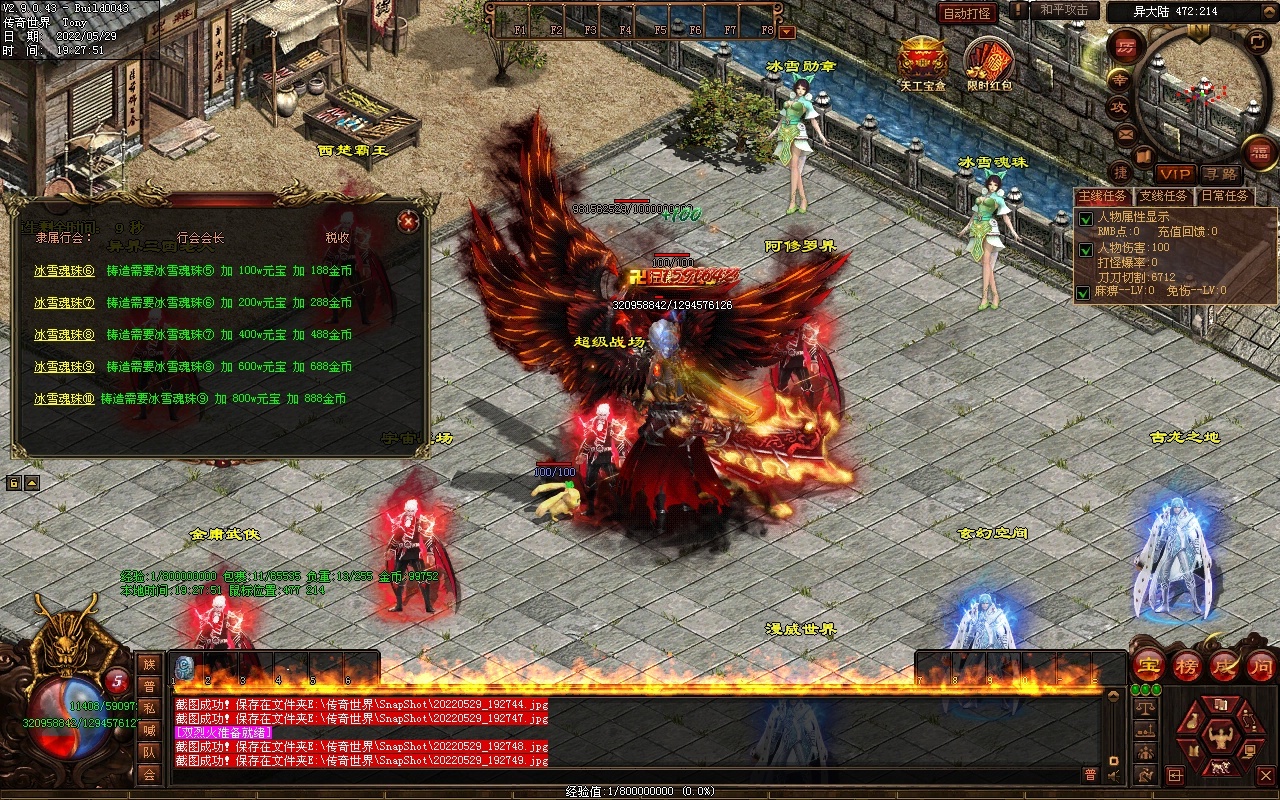Open the 天工宝盒 treasure box
1280x800 pixels.
922,60
